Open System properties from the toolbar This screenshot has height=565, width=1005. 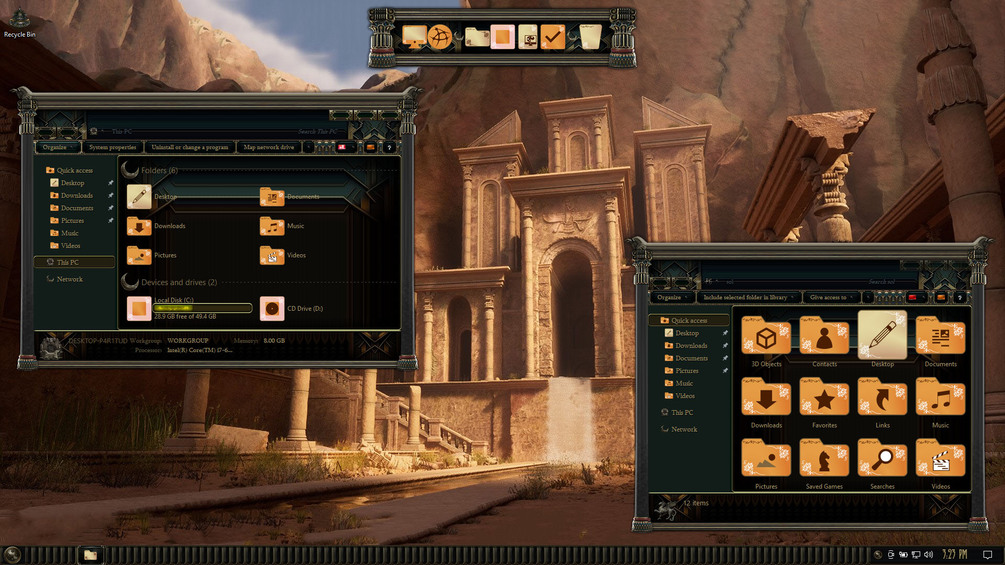click(x=112, y=147)
